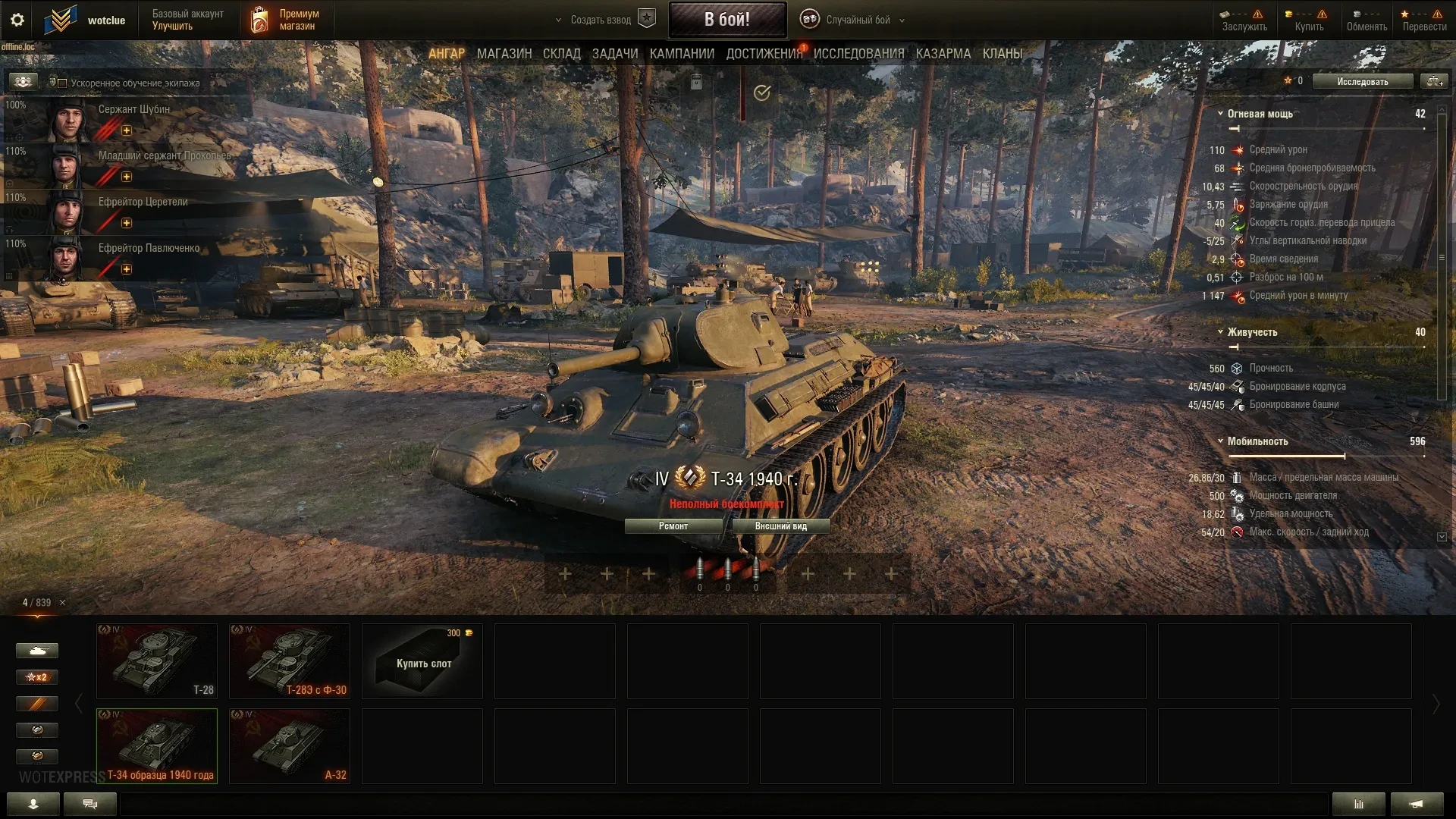
Task: Open the СКЛАД tab
Action: point(561,54)
